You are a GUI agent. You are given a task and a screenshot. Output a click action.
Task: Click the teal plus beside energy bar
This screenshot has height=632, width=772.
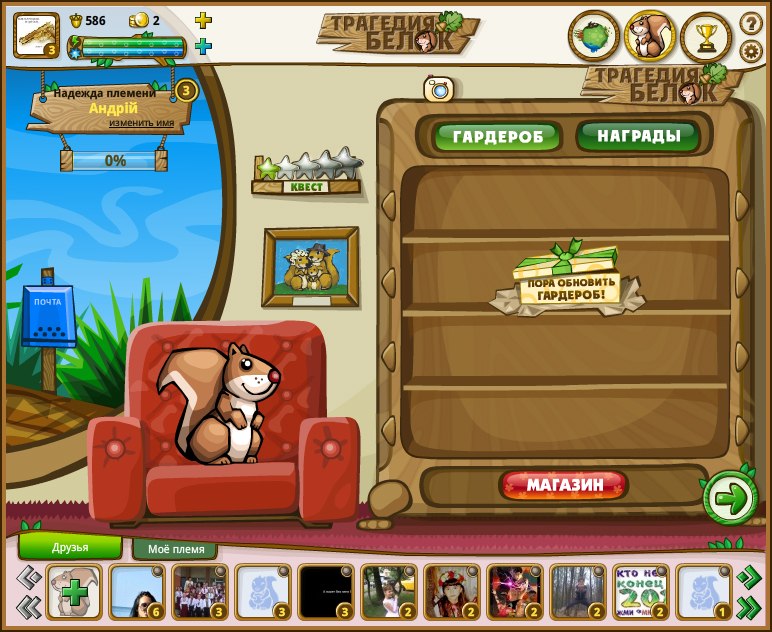(203, 46)
